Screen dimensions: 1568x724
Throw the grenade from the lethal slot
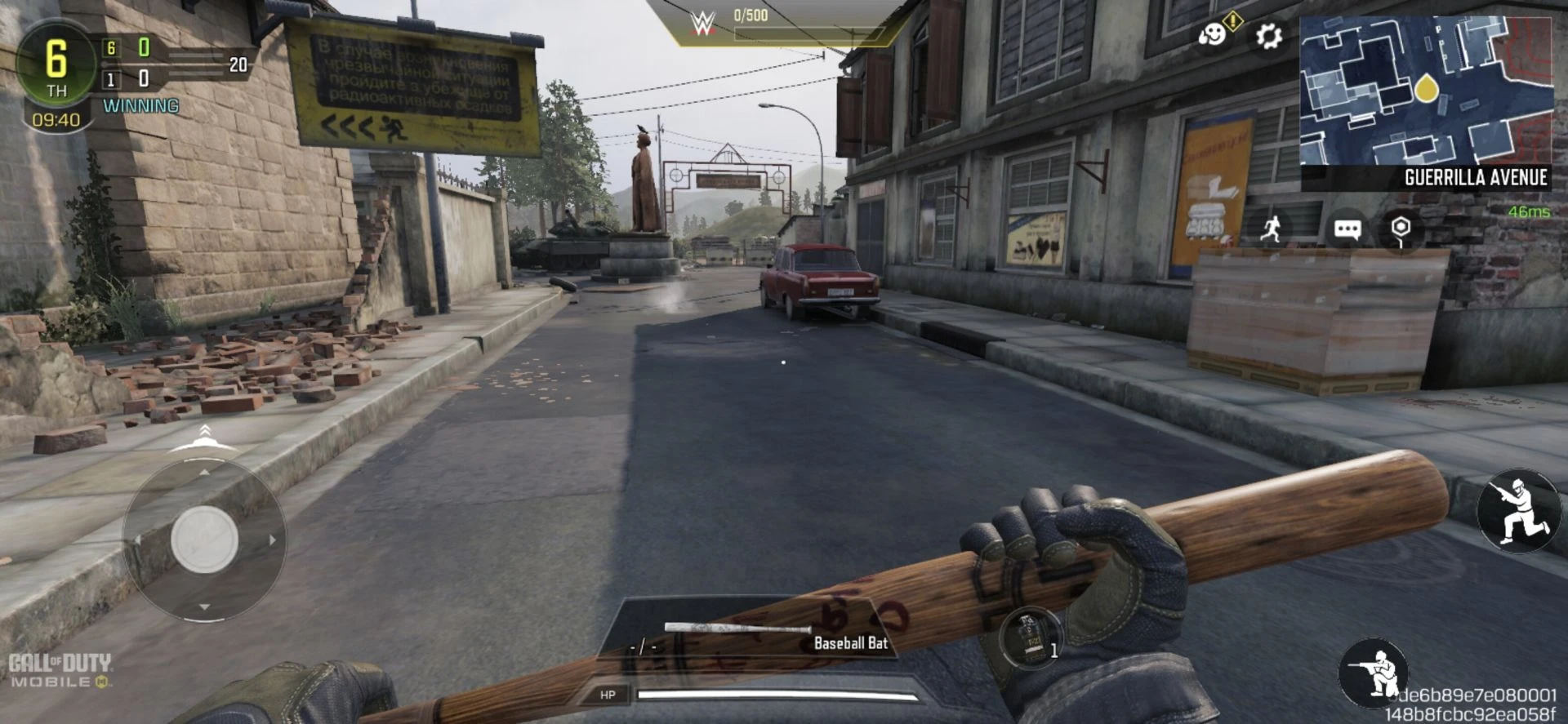click(x=1031, y=637)
